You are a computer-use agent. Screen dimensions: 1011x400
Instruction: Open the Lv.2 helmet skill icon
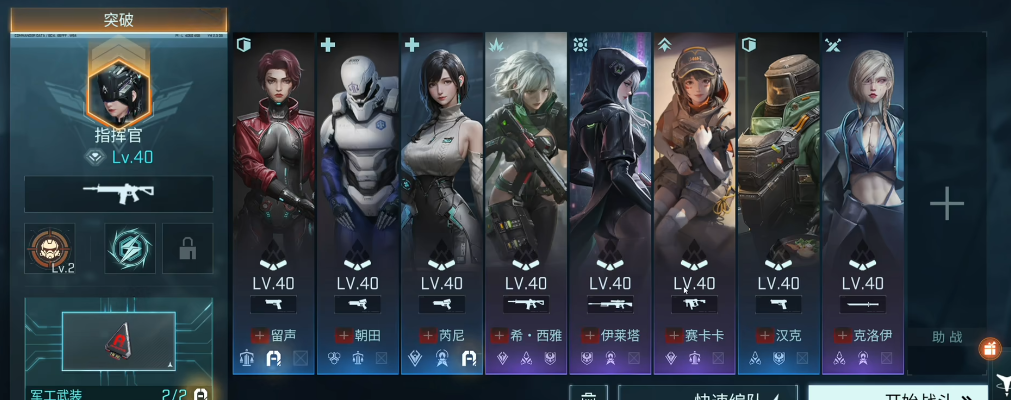tap(50, 248)
